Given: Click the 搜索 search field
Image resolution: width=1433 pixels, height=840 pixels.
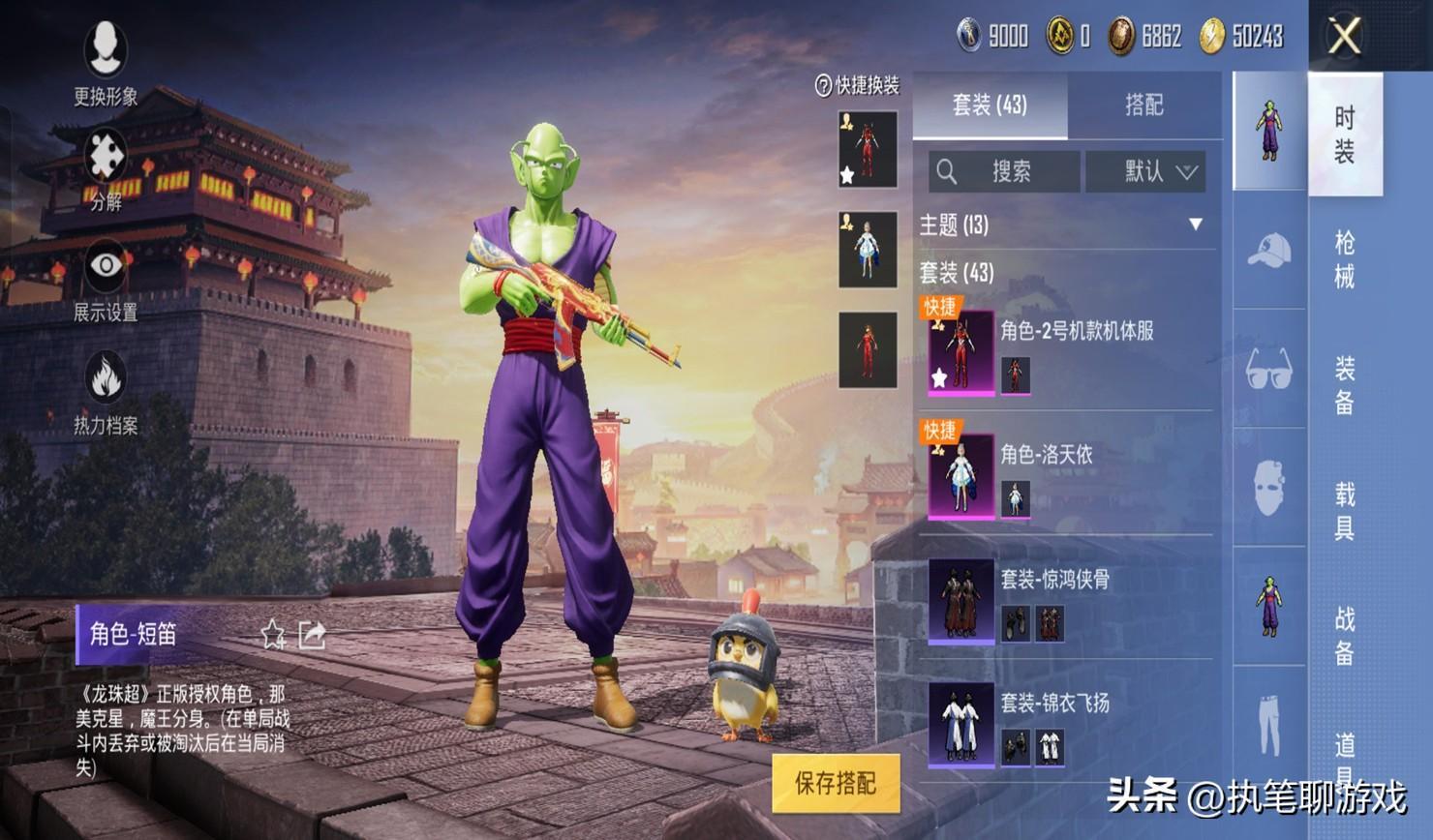Looking at the screenshot, I should point(1004,172).
